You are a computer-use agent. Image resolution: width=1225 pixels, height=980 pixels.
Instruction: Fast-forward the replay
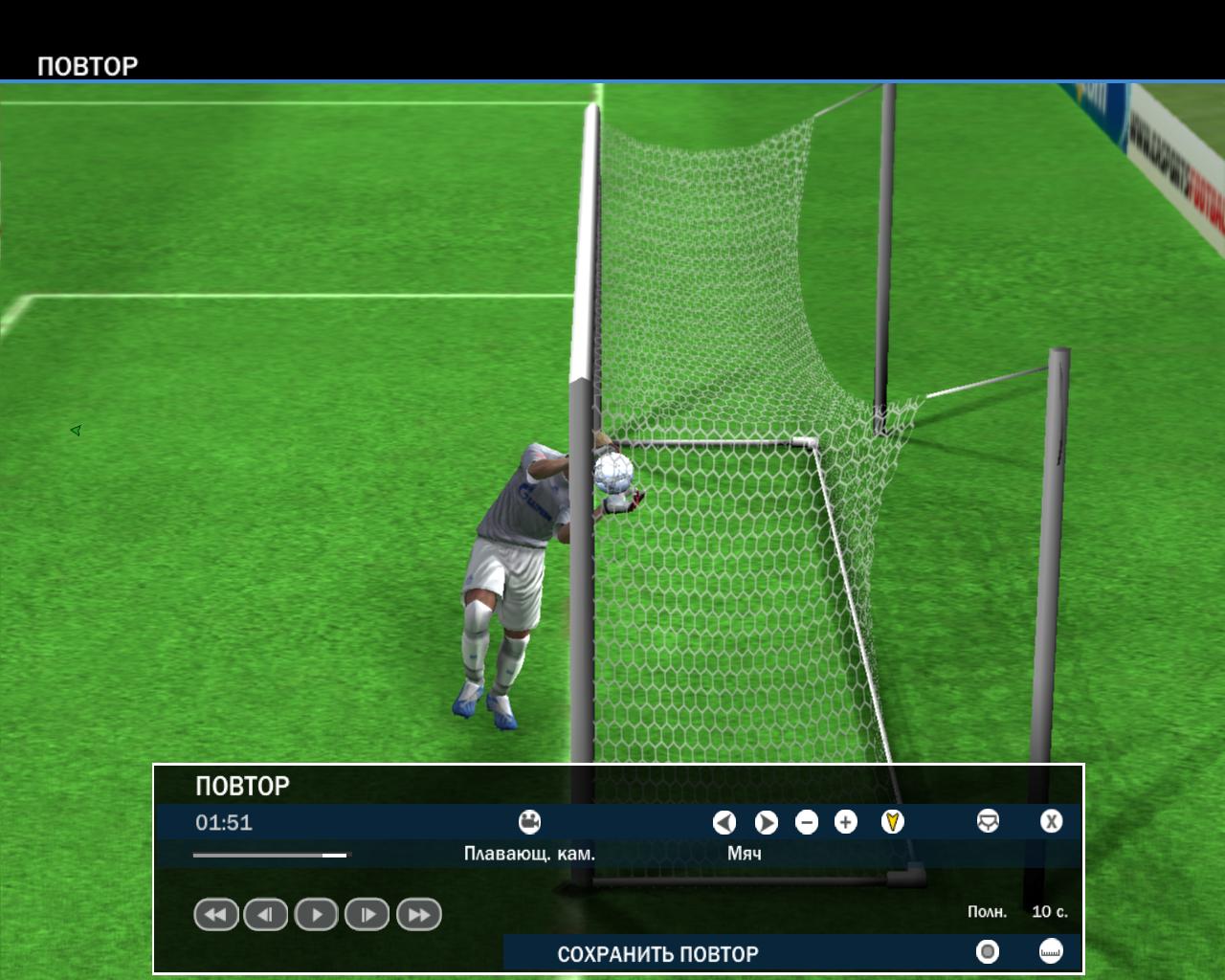418,915
